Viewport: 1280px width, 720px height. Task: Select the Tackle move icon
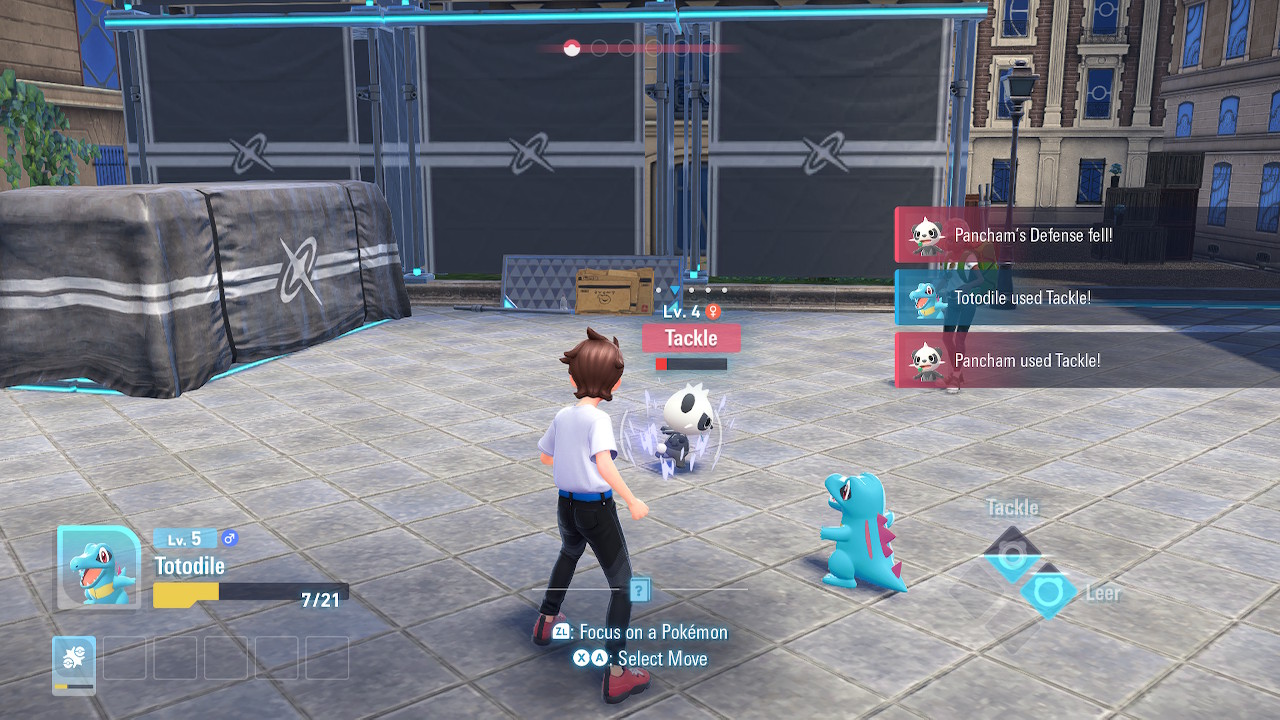coord(1011,555)
